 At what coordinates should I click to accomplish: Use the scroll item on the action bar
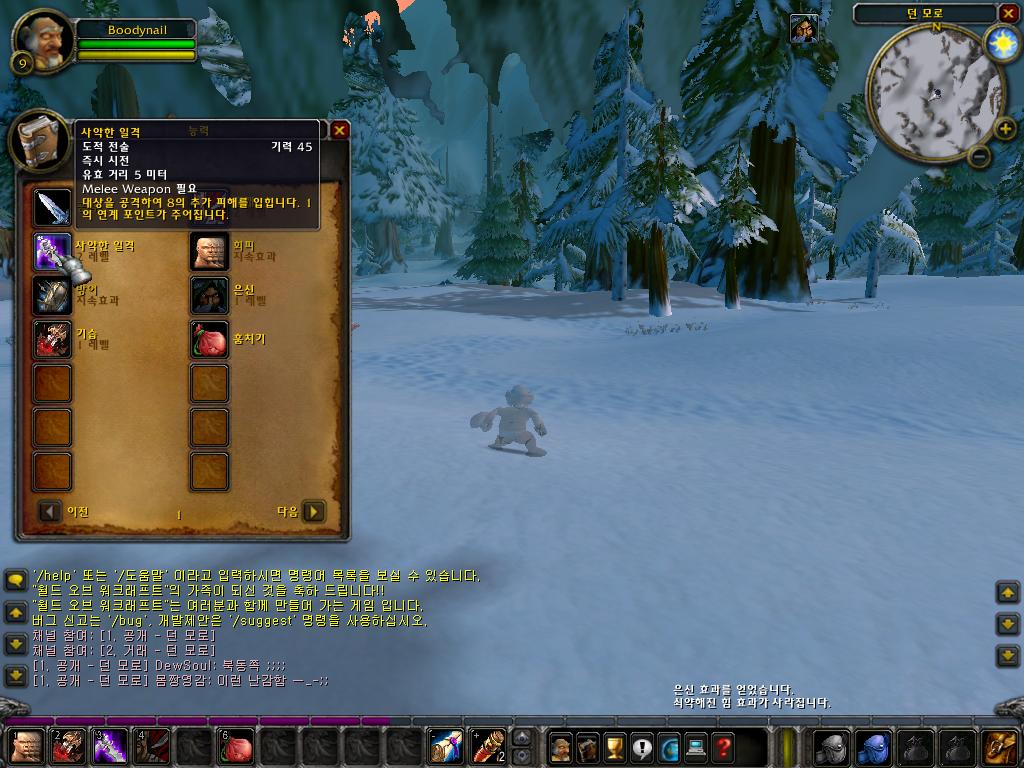(446, 746)
